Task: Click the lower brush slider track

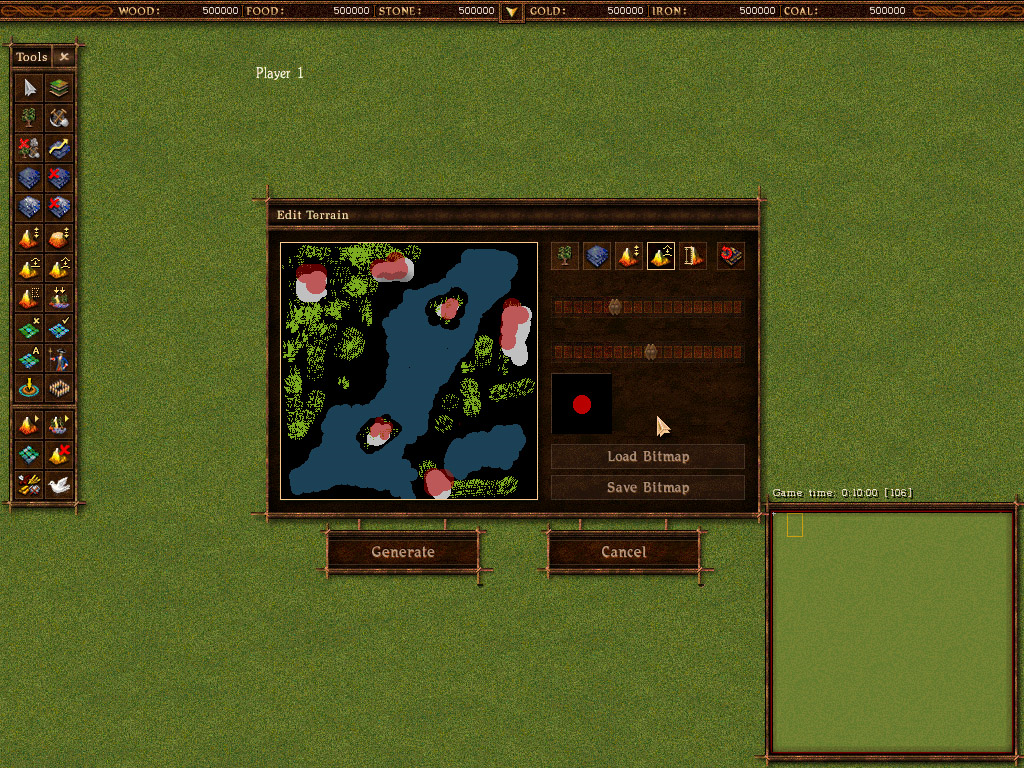Action: pyautogui.click(x=648, y=351)
